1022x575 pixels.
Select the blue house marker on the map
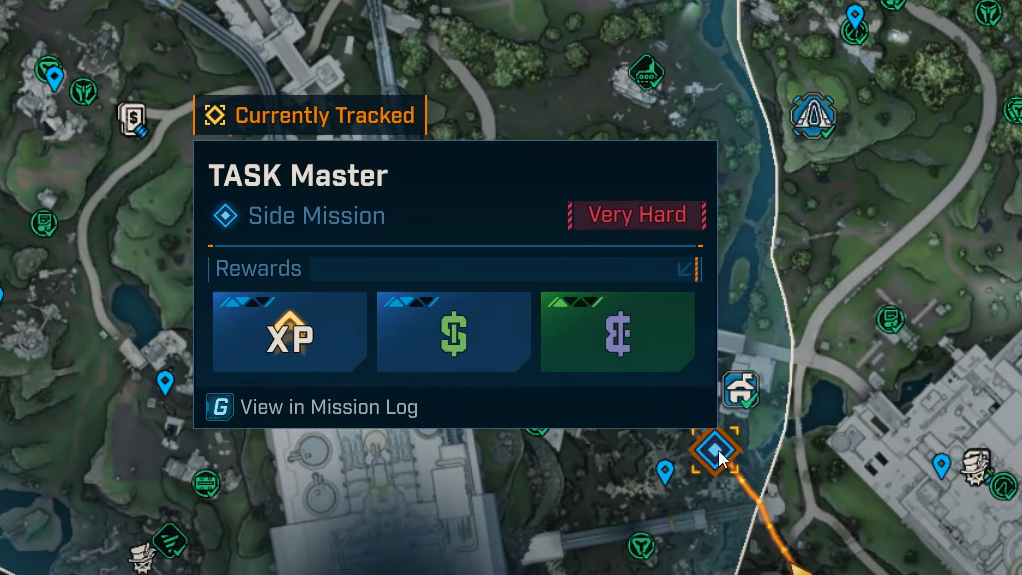point(741,389)
